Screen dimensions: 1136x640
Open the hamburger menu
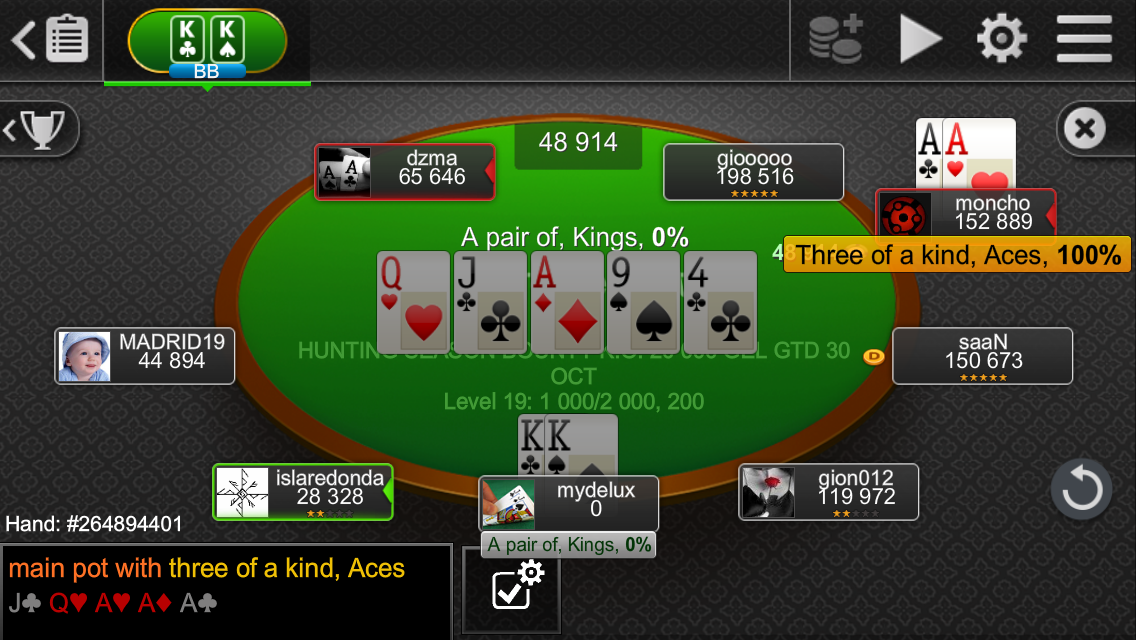pyautogui.click(x=1083, y=40)
